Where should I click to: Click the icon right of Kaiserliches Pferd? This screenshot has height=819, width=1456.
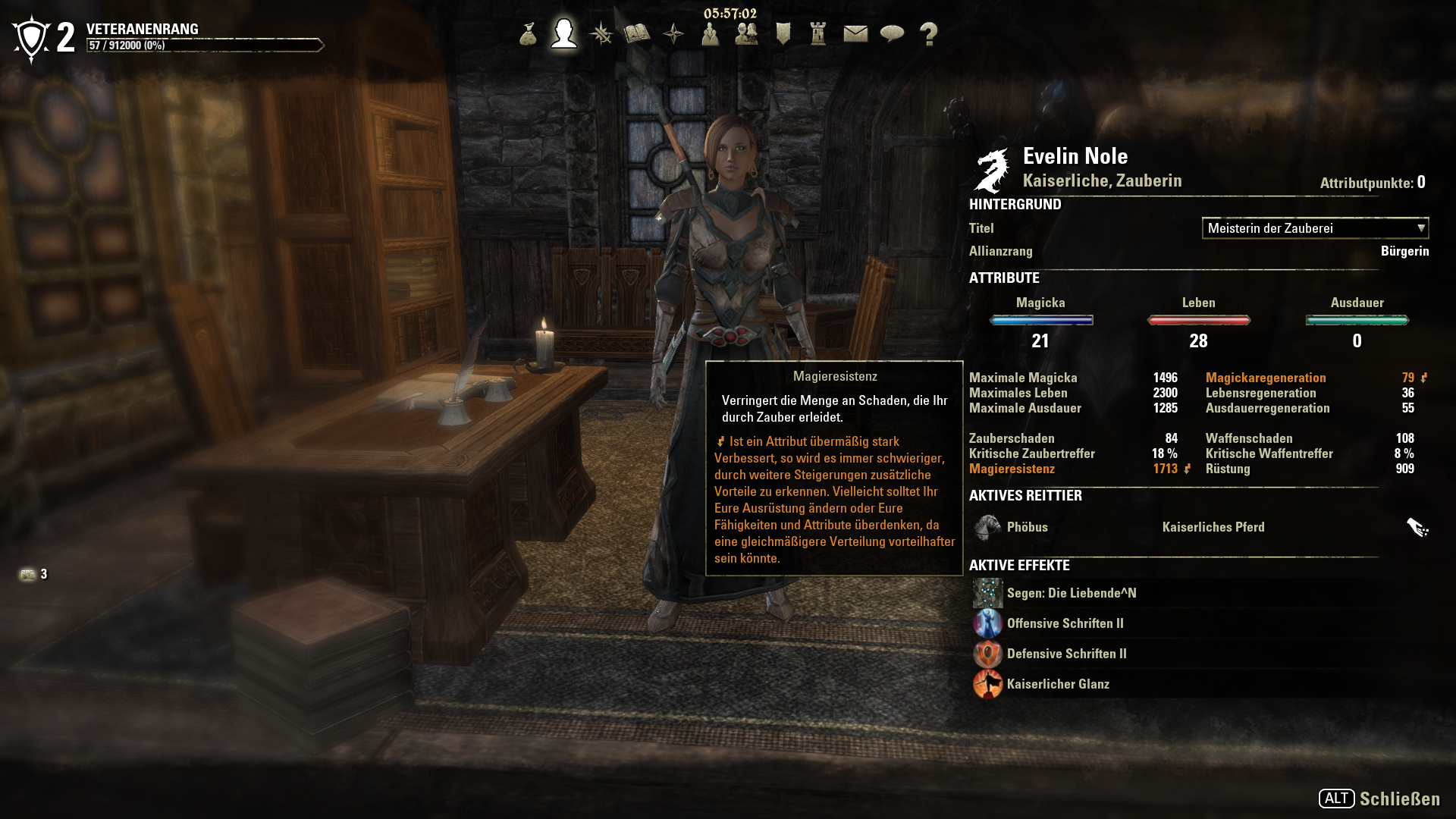tap(1417, 527)
